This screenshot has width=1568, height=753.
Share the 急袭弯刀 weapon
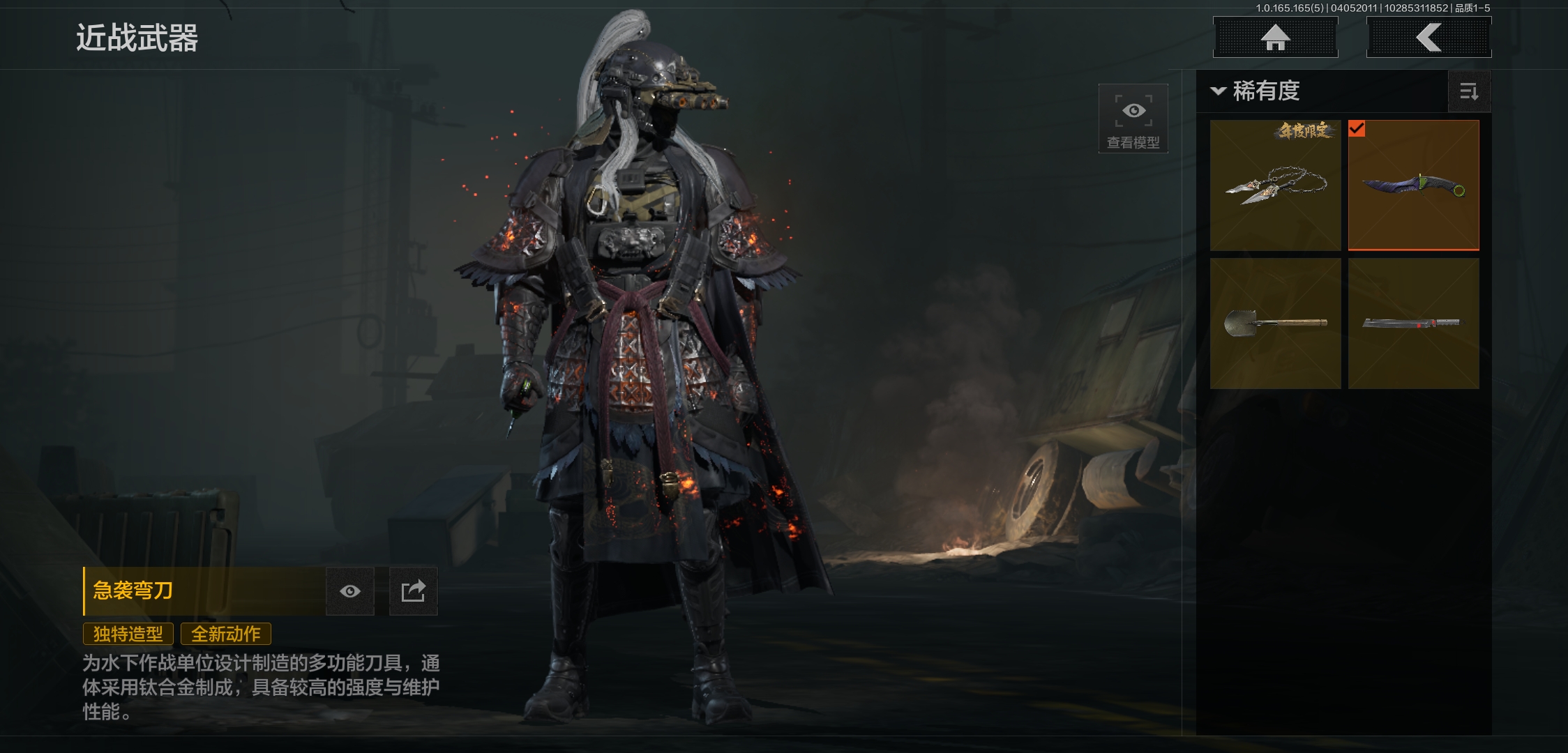pyautogui.click(x=413, y=591)
